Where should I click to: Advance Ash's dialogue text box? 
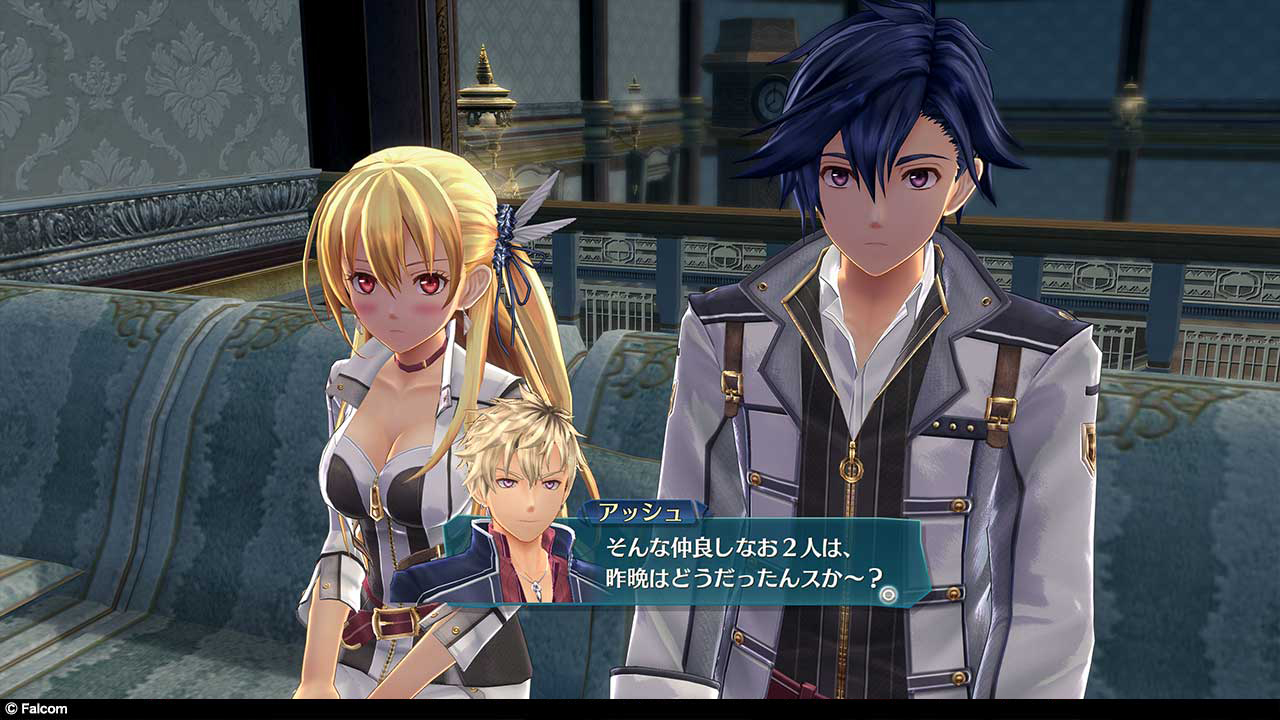tap(740, 563)
